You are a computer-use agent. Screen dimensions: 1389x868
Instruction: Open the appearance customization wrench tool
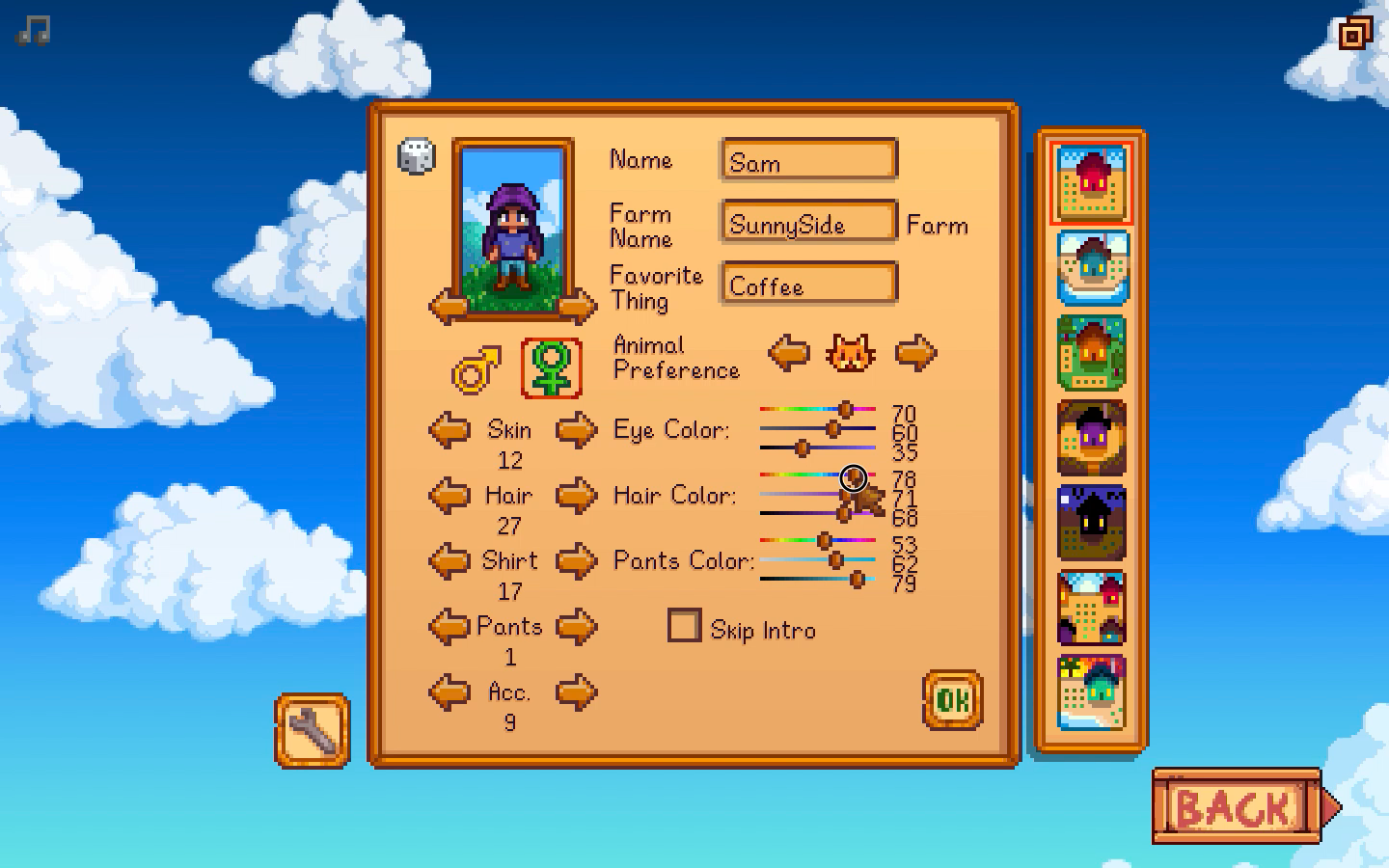pos(312,730)
